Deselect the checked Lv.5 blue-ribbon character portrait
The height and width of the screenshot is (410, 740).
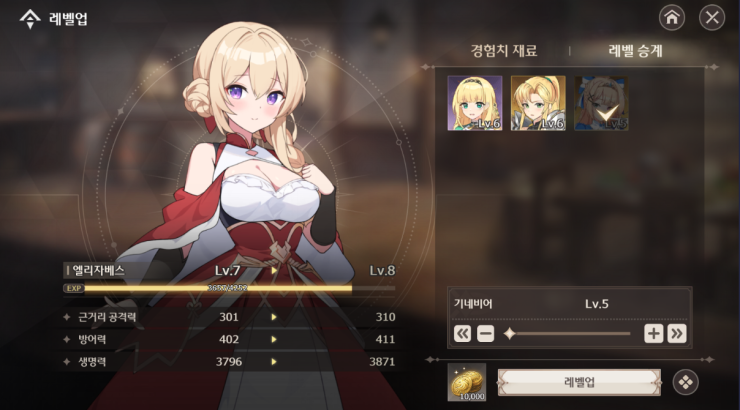pos(601,103)
